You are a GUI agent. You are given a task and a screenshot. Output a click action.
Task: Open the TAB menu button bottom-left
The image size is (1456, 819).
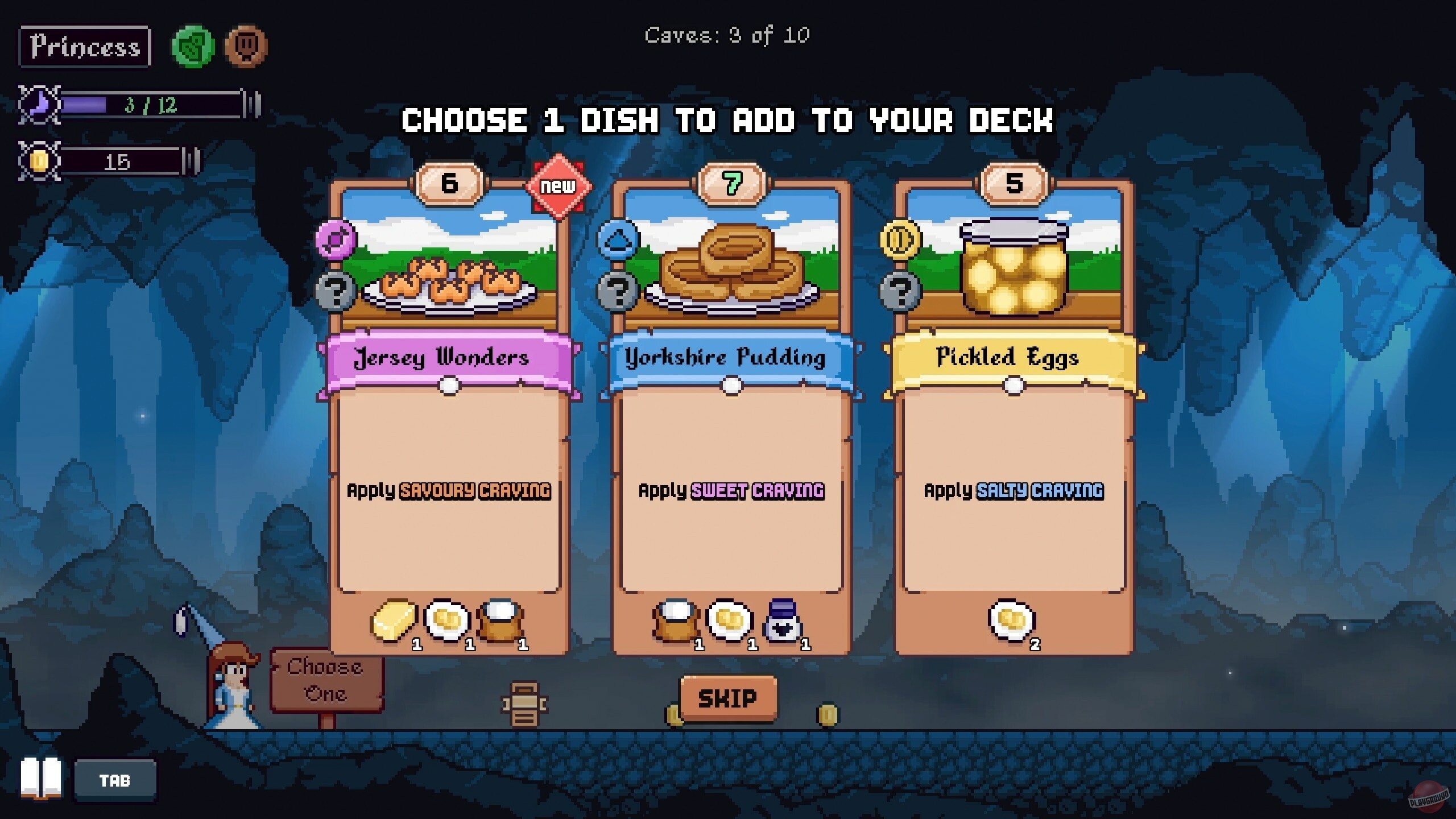coord(115,780)
